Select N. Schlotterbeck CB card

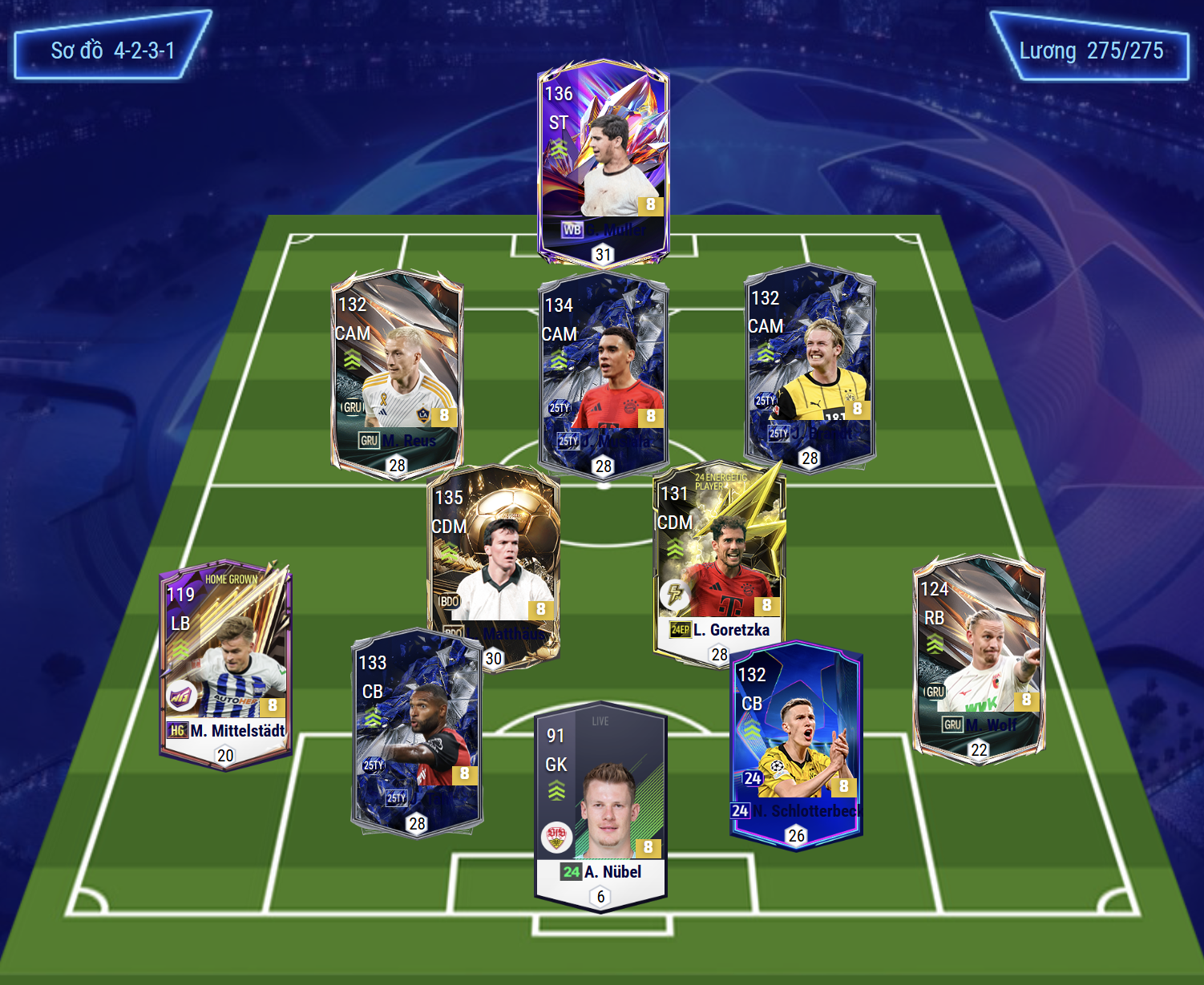796,743
